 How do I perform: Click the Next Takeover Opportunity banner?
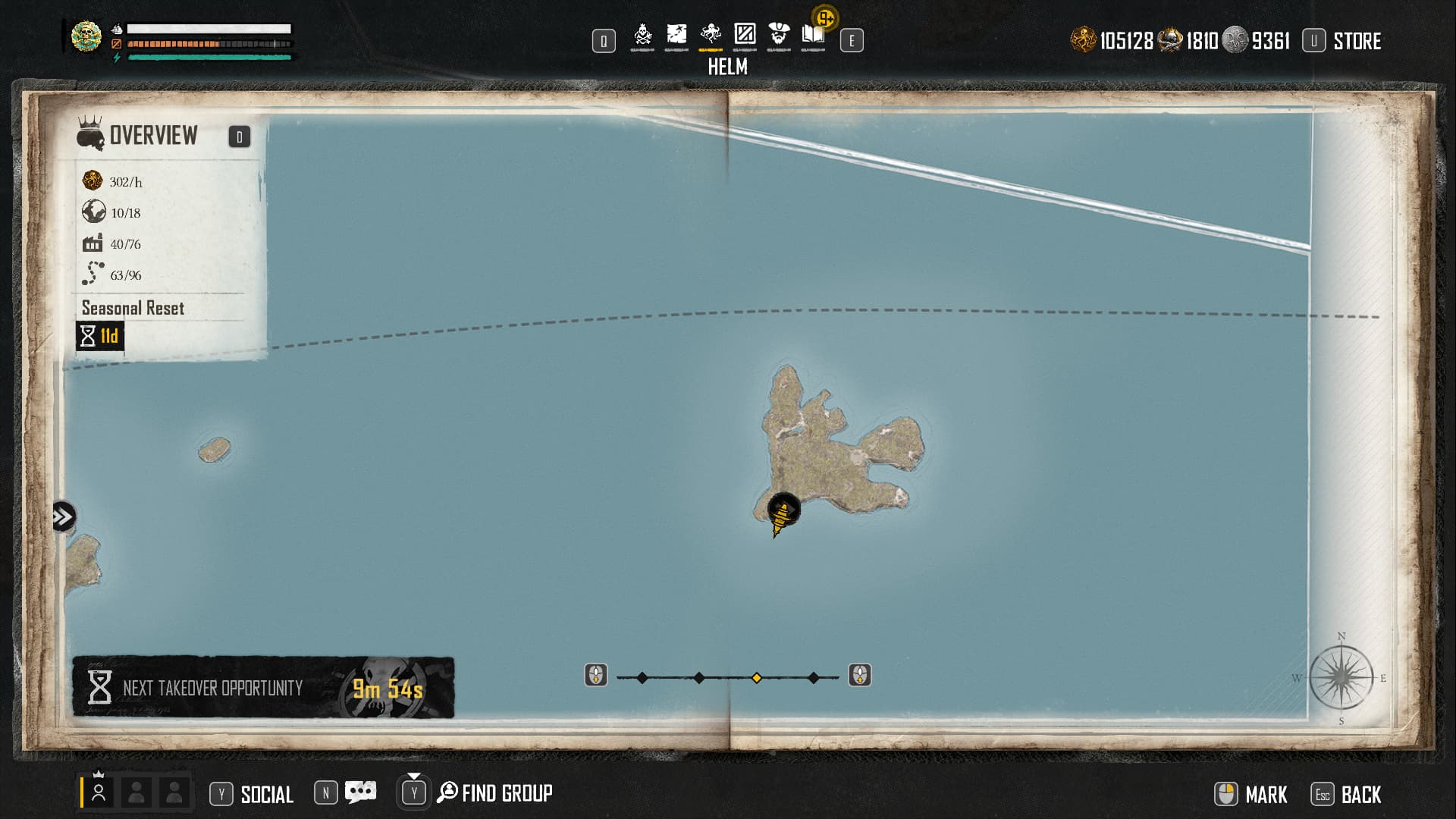click(262, 687)
